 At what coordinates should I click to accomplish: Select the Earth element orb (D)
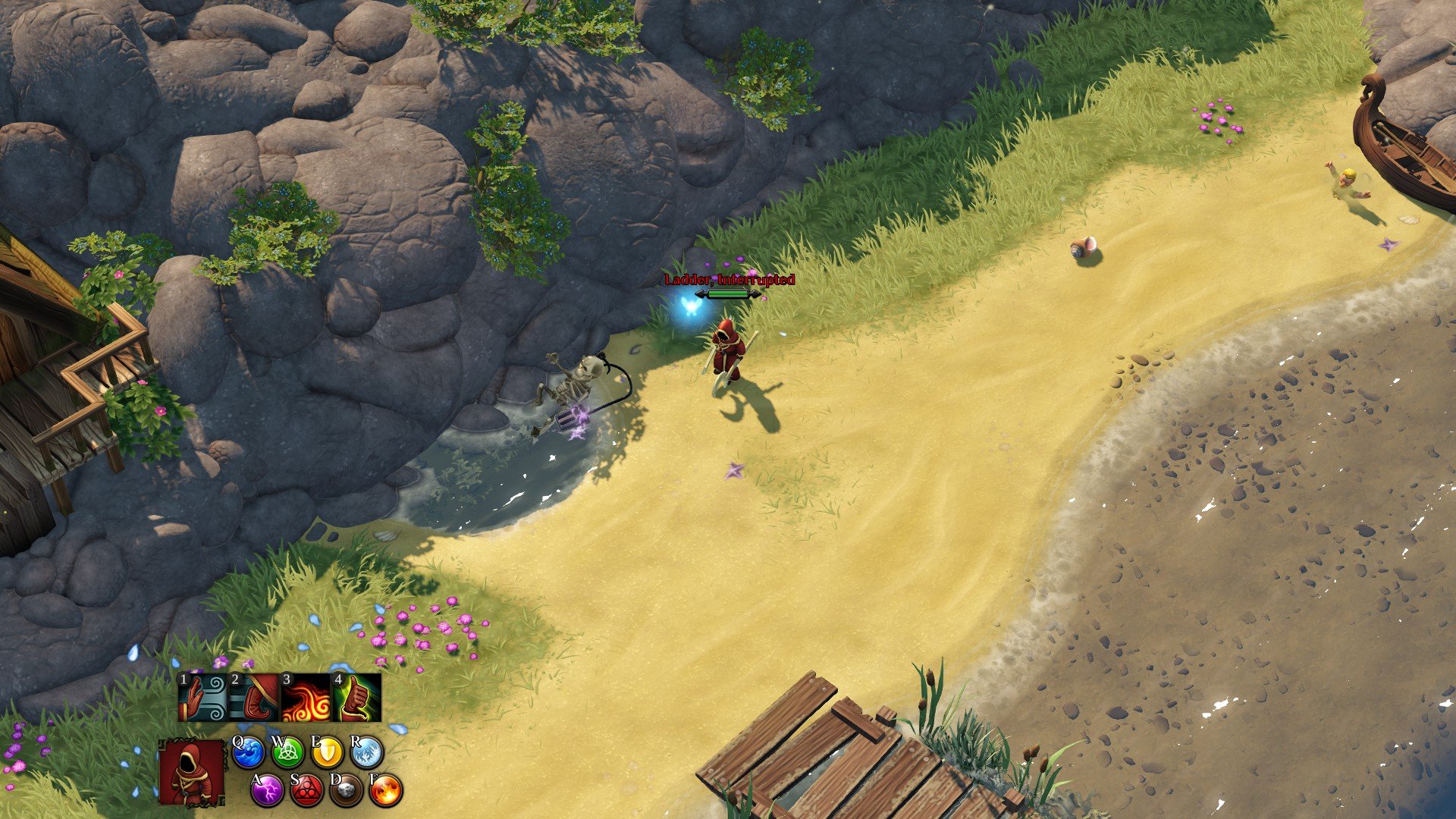[345, 791]
